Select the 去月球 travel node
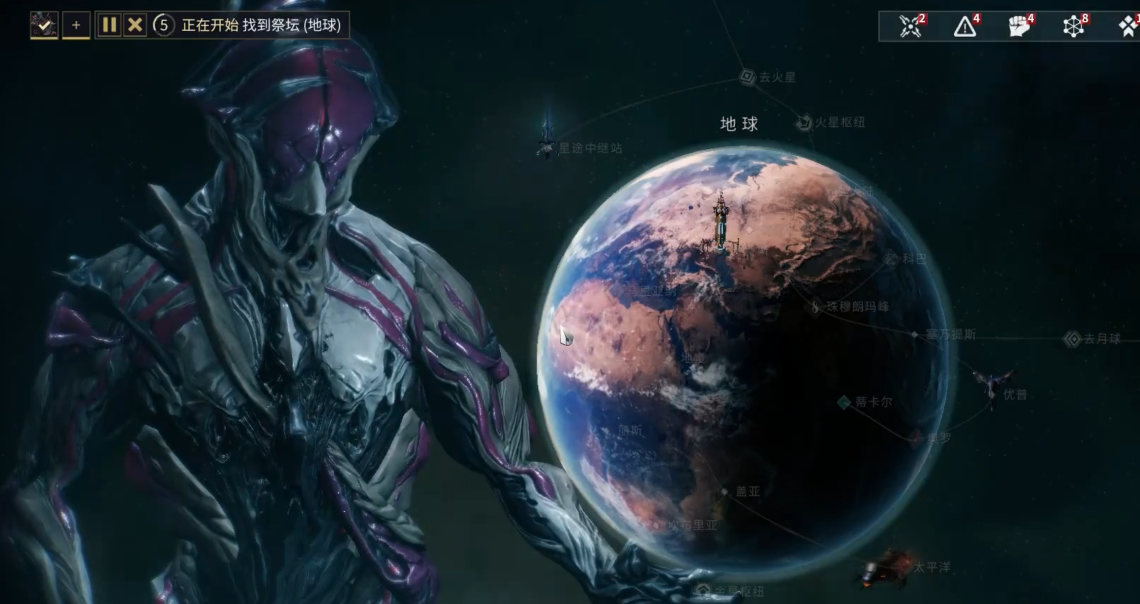Screen dimensions: 1140x604 pyautogui.click(x=1073, y=339)
